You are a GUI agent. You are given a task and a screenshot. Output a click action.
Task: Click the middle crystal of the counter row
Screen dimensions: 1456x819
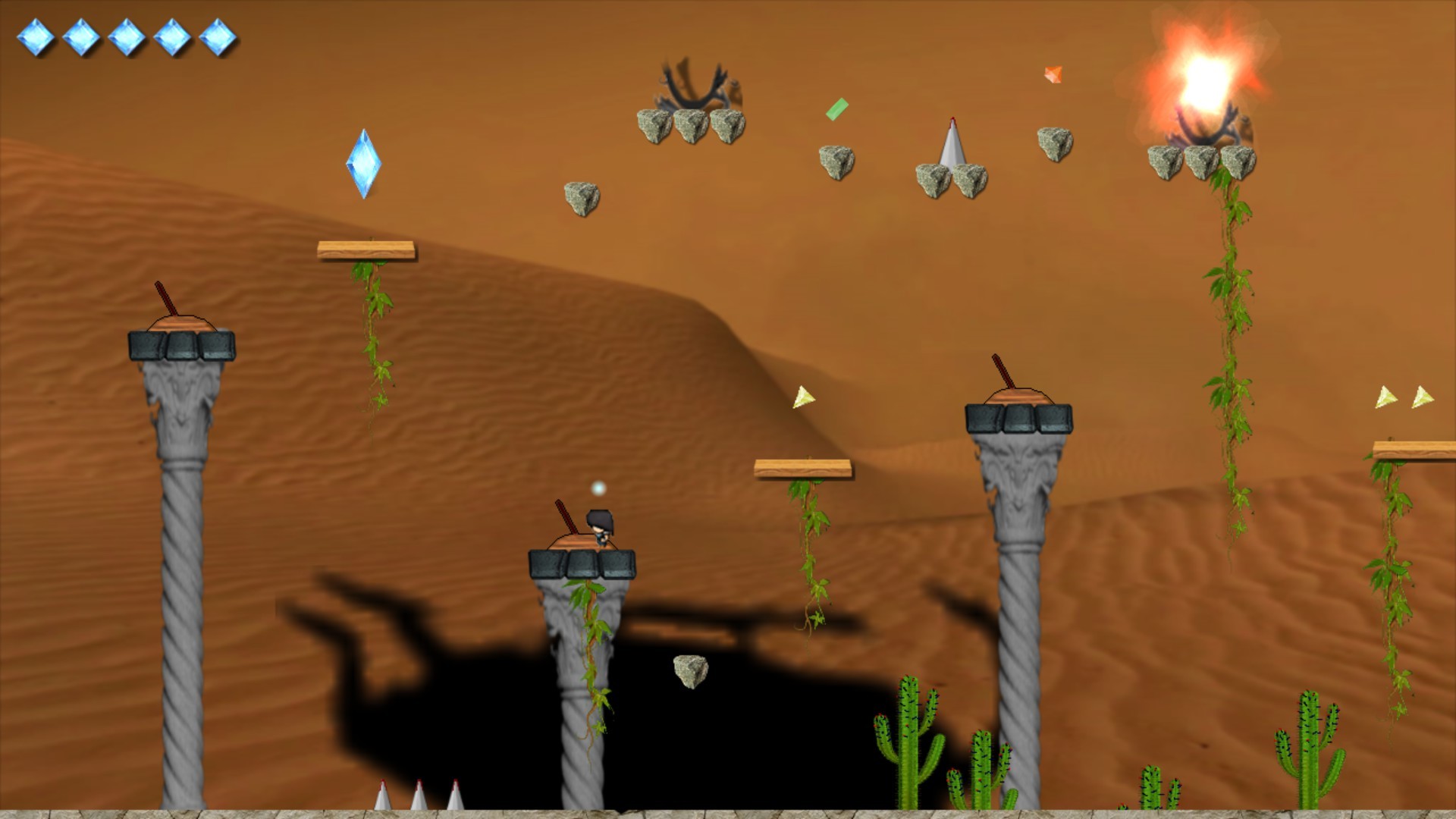coord(126,36)
